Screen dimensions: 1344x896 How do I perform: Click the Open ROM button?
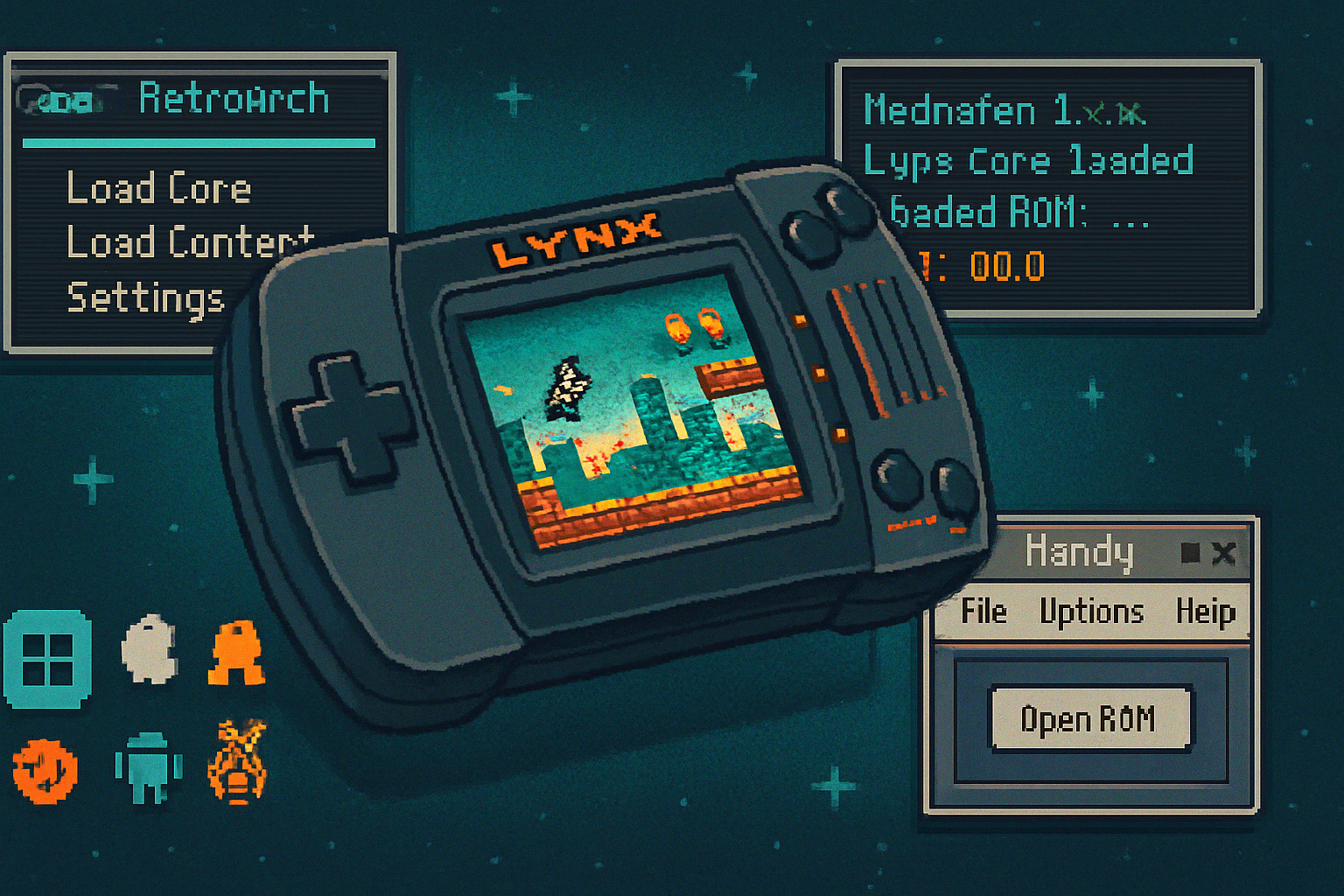coord(1089,719)
